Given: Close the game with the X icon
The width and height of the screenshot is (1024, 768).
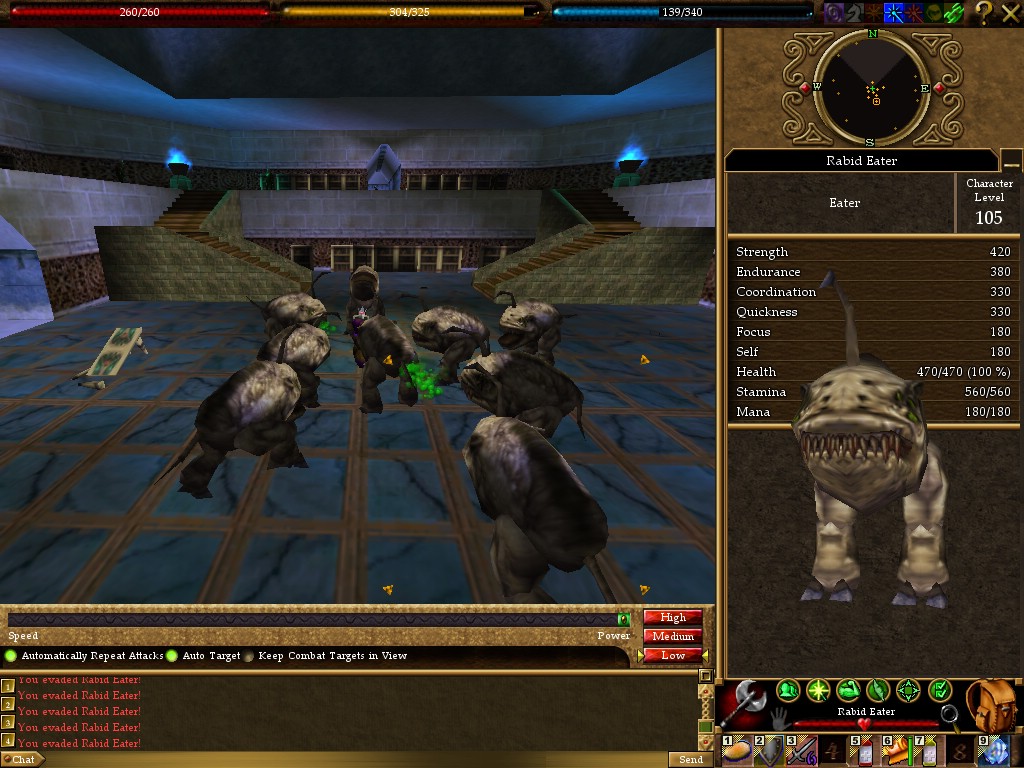Looking at the screenshot, I should (1009, 12).
